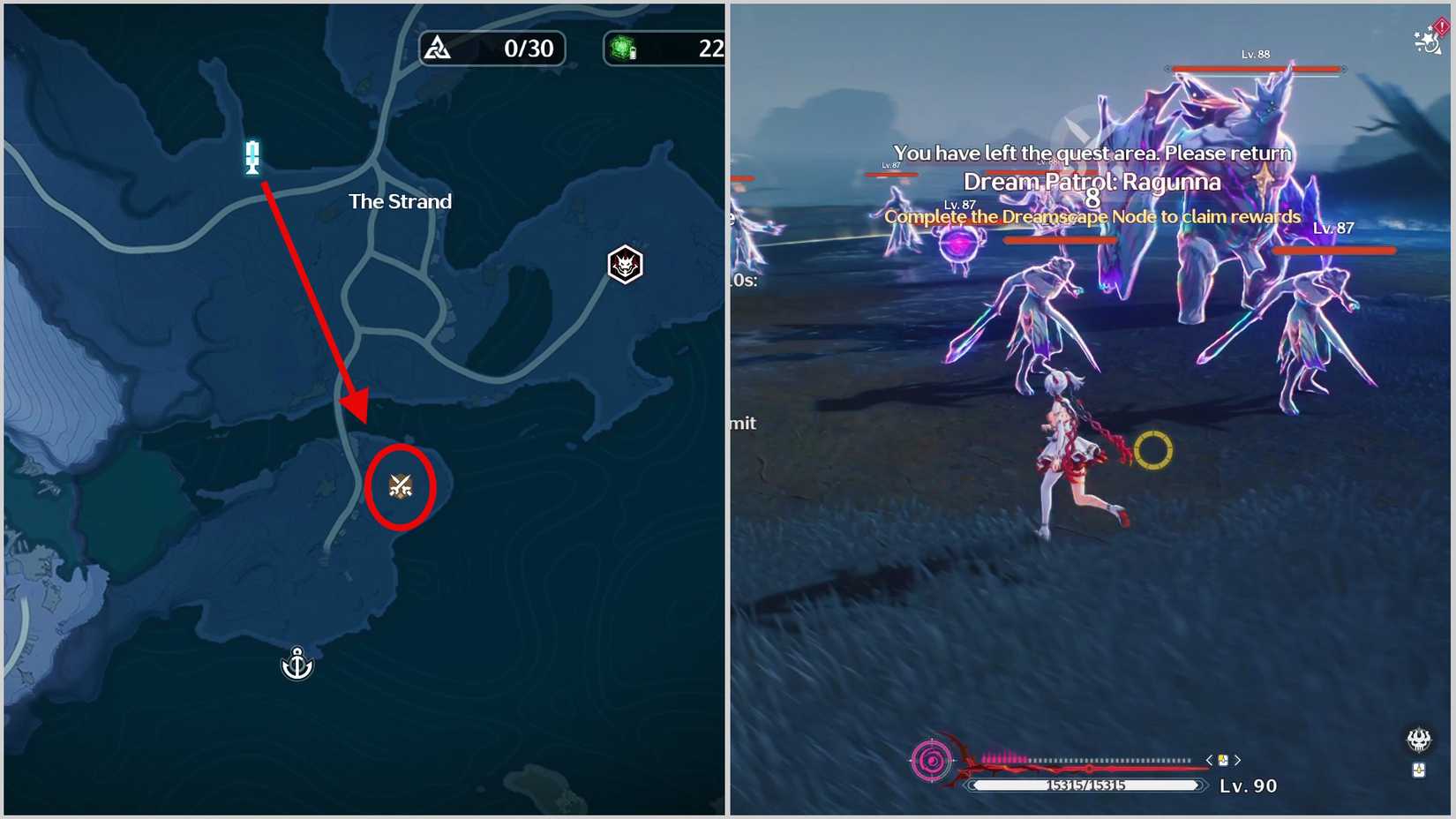Open the sparkle notification icon with red alert

tap(1428, 42)
